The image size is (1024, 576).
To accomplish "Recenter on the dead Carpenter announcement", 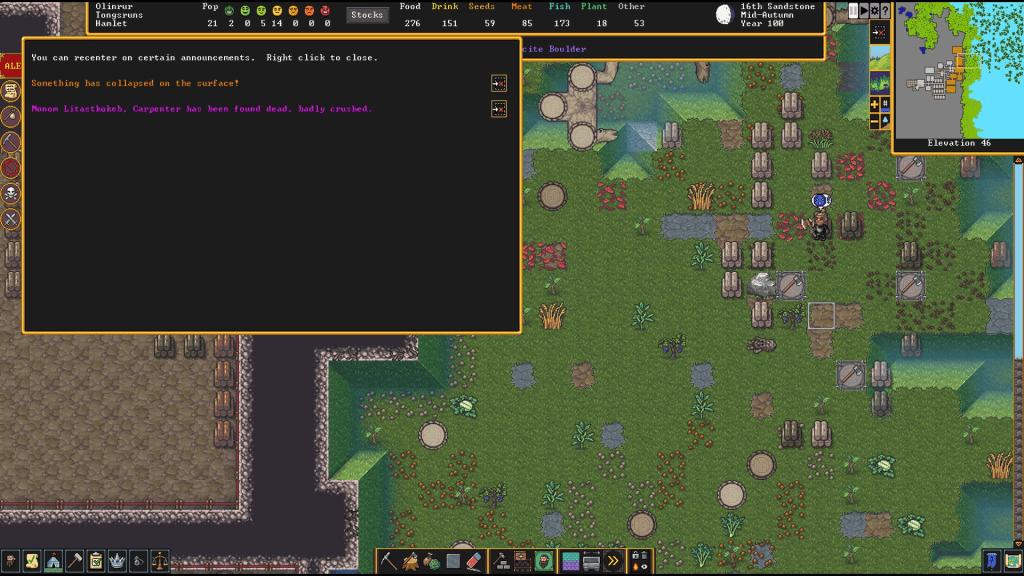I will (x=499, y=109).
